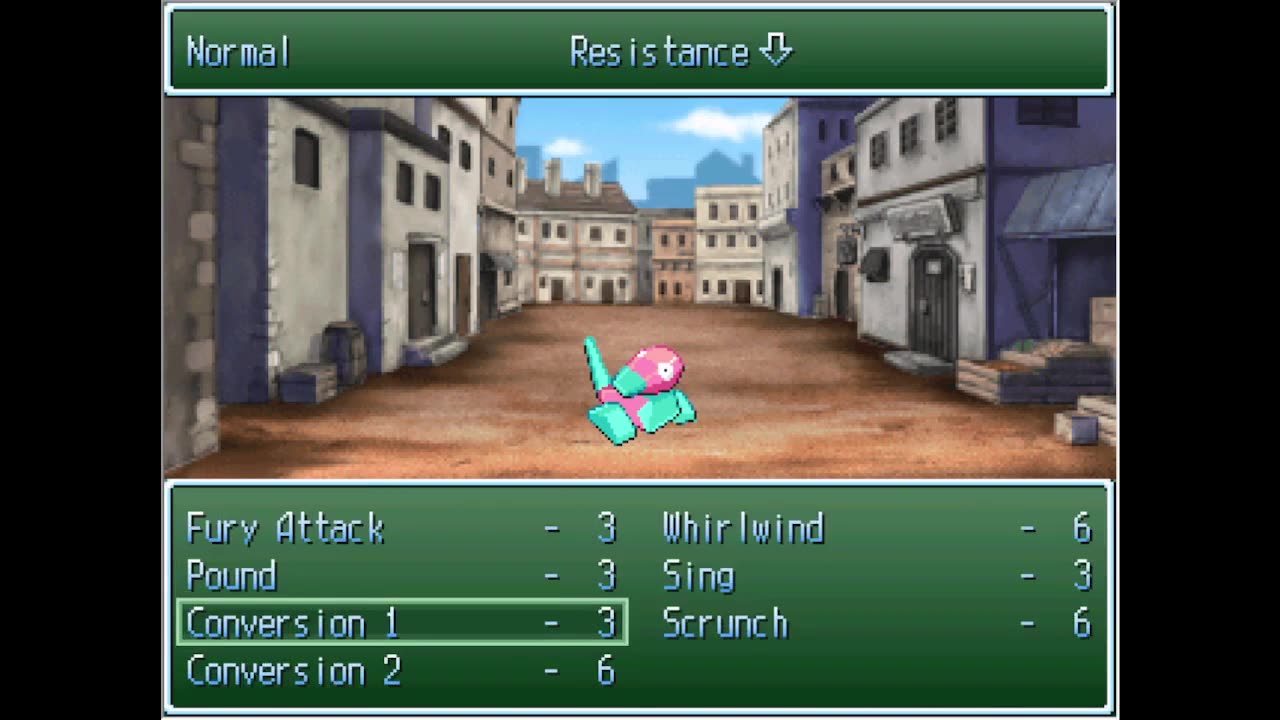The width and height of the screenshot is (1280, 720).
Task: Select the Fury Attack move entry
Action: pyautogui.click(x=285, y=528)
